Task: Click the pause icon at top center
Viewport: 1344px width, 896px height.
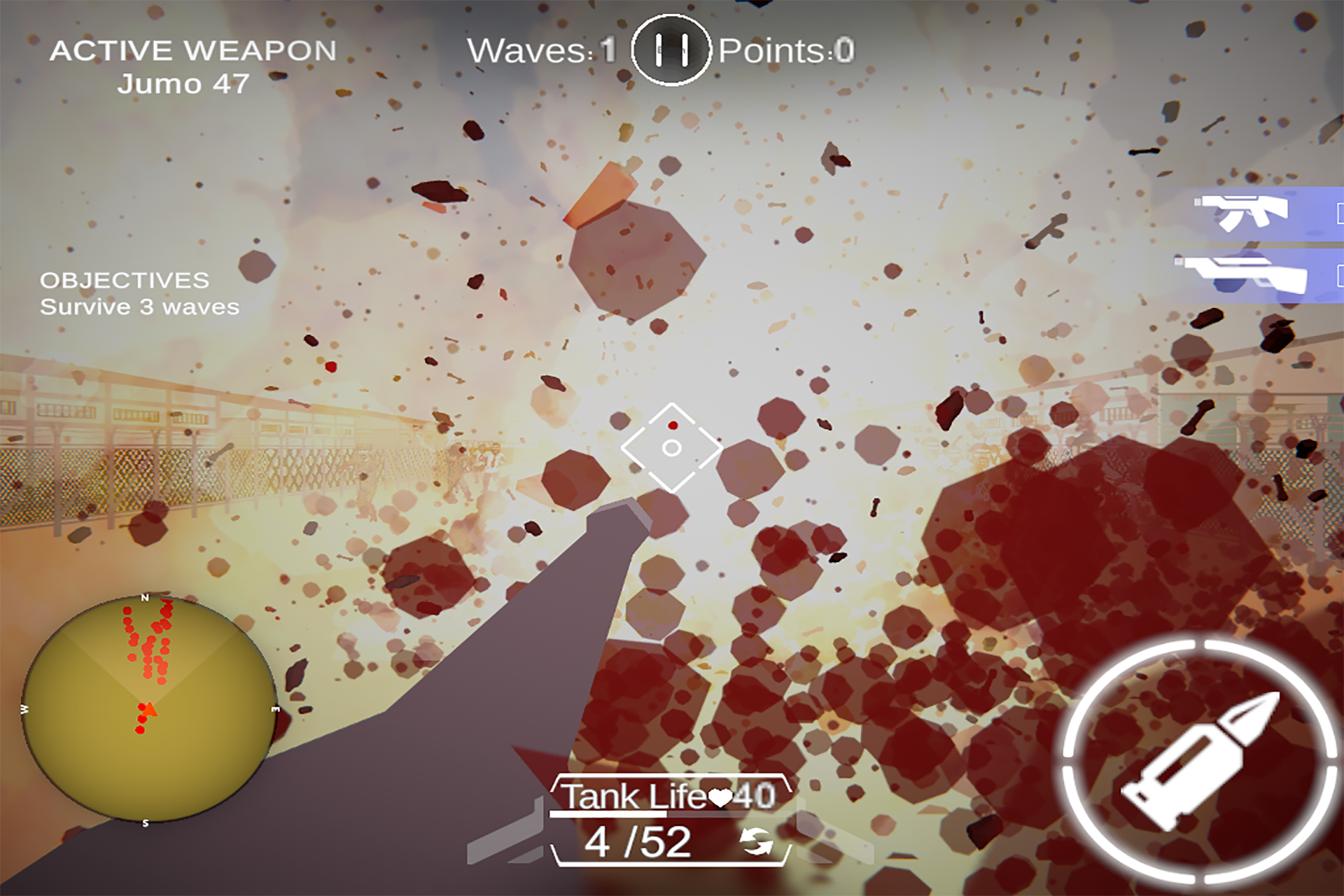Action: (671, 49)
